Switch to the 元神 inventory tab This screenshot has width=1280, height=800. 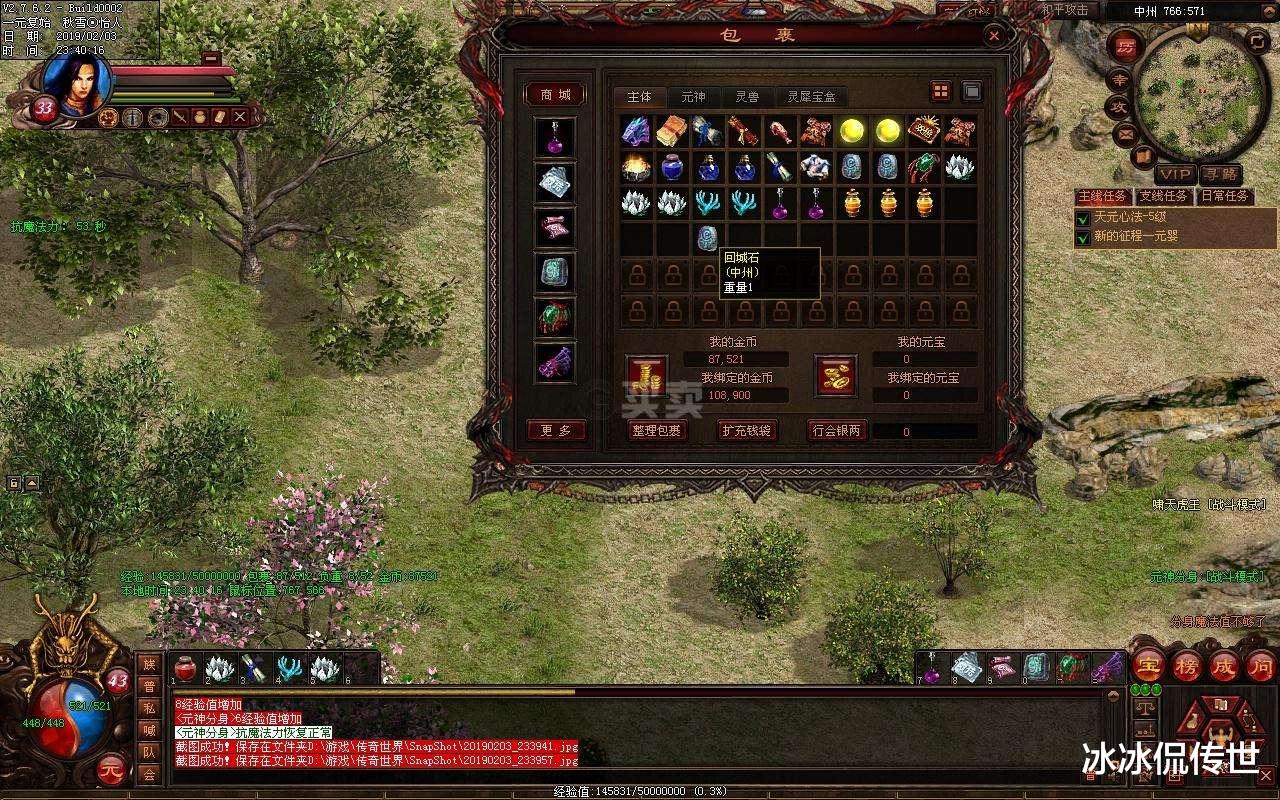click(693, 97)
